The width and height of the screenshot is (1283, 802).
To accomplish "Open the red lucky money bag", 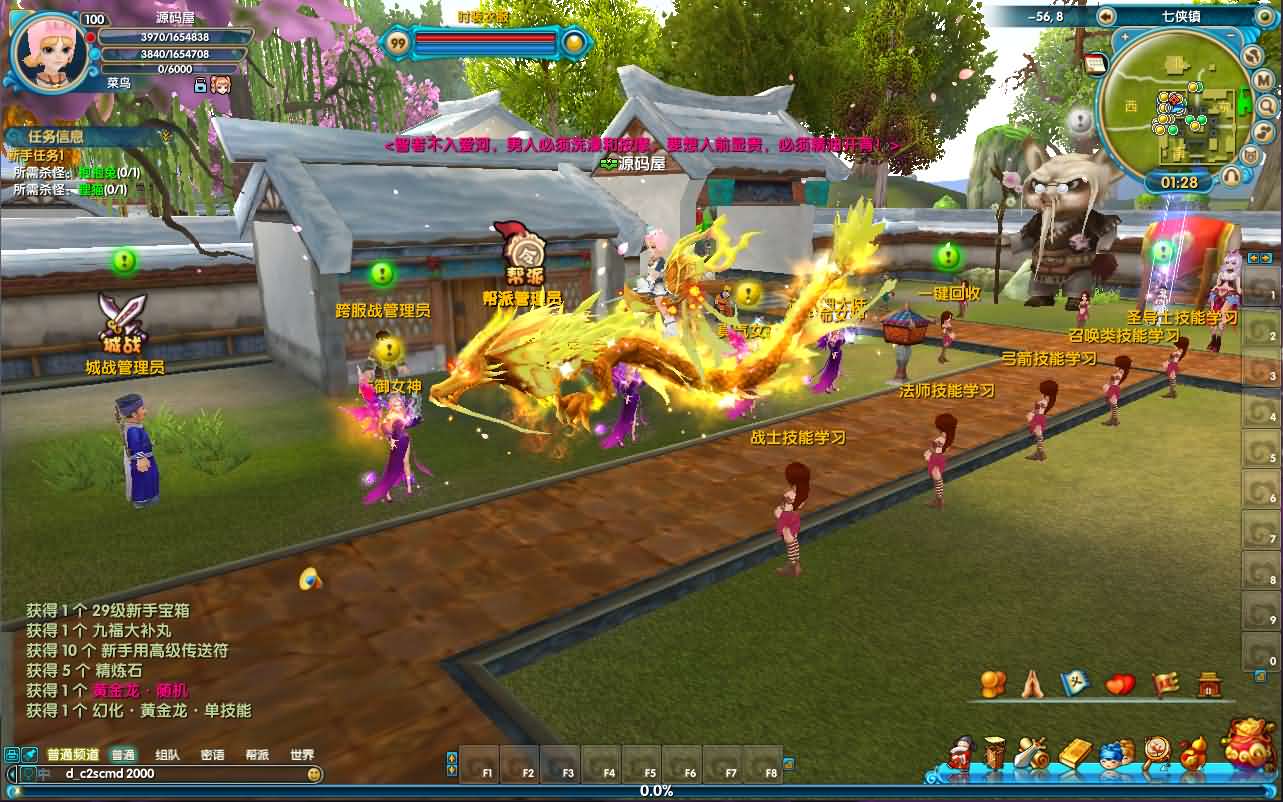I will pyautogui.click(x=1249, y=743).
